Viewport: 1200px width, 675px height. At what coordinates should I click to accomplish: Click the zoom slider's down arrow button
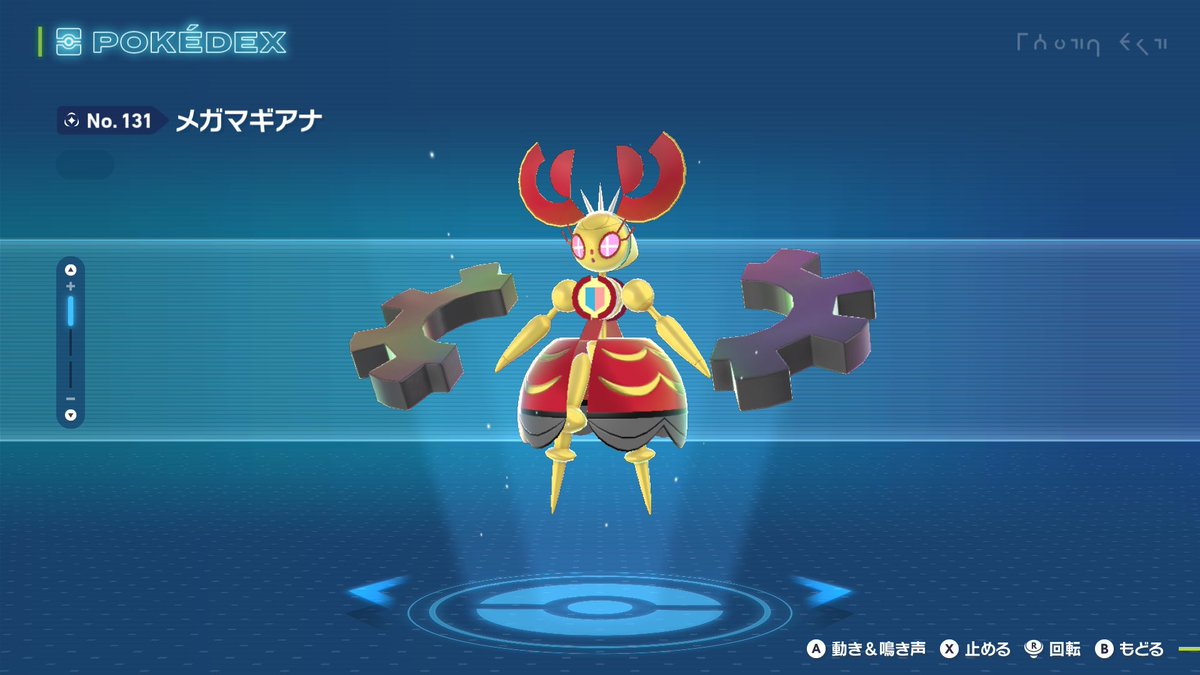click(70, 415)
